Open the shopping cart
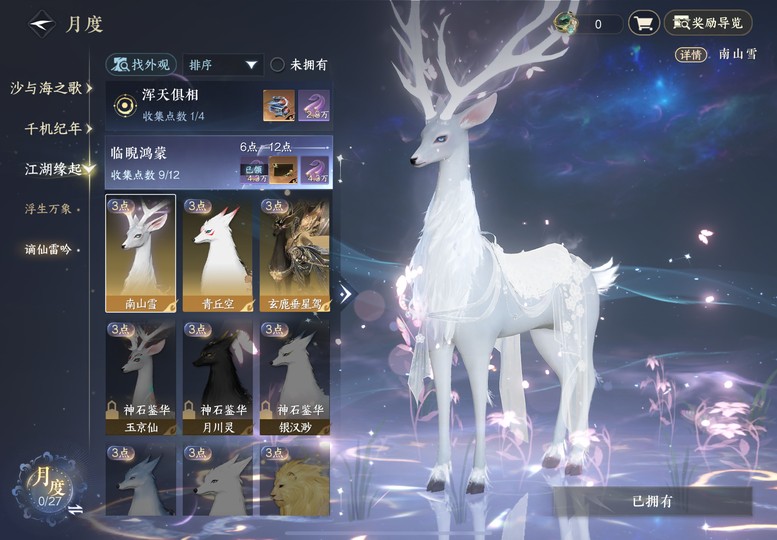This screenshot has height=540, width=777. coord(643,23)
